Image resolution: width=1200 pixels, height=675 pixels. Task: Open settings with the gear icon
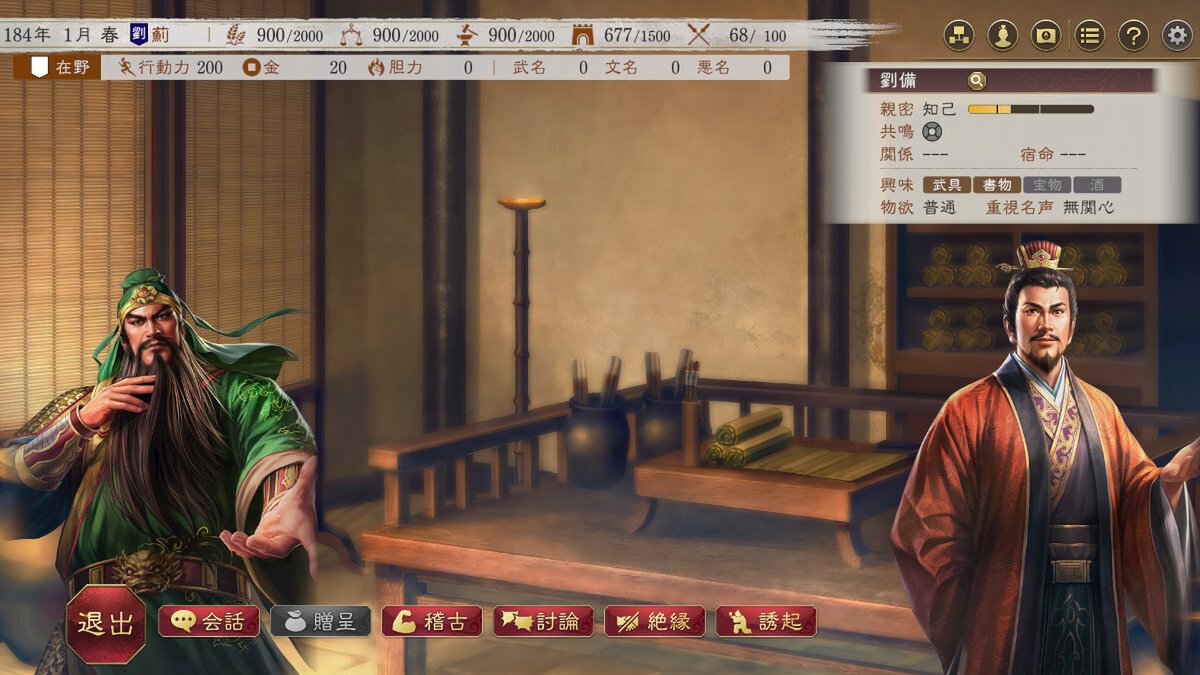pyautogui.click(x=1177, y=36)
